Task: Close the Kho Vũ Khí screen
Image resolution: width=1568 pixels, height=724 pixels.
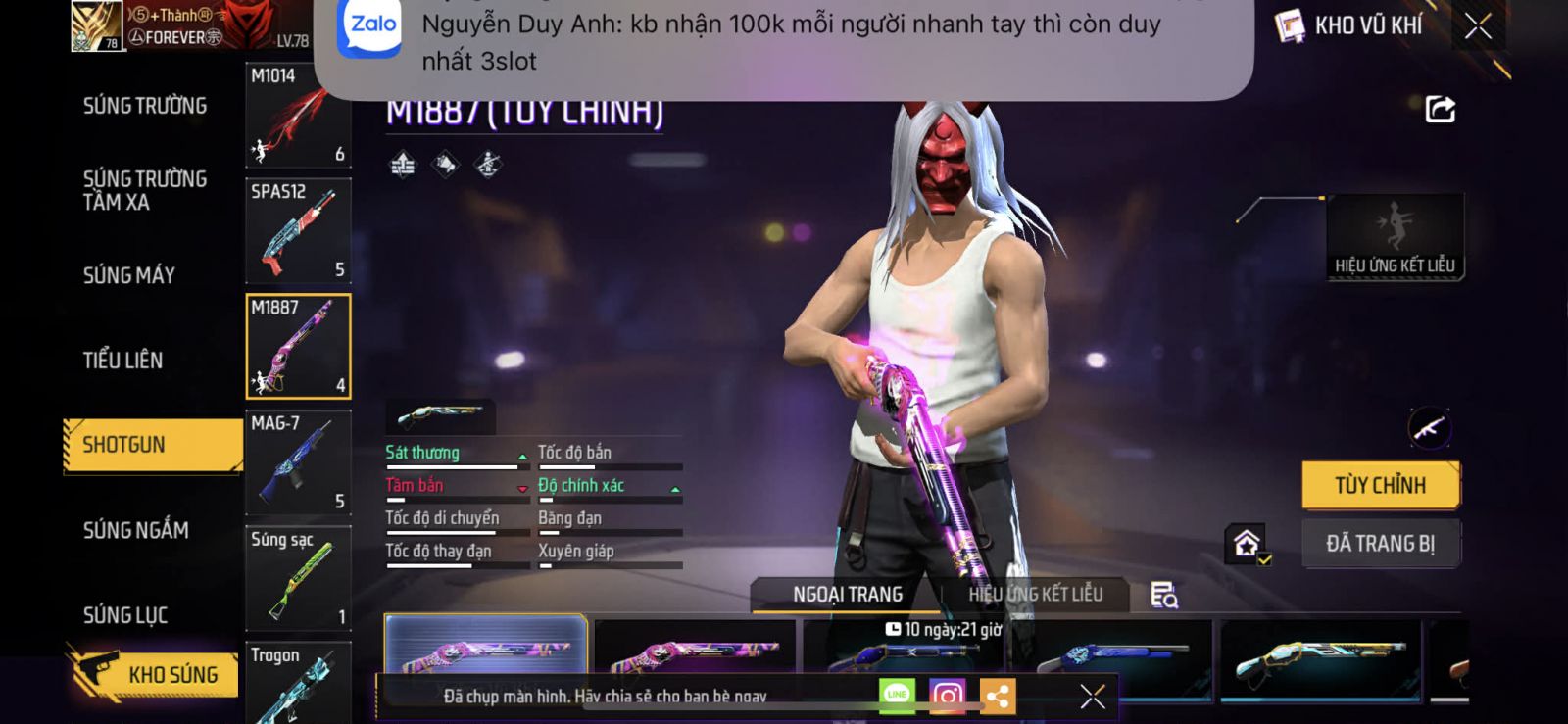Action: pos(1478,26)
